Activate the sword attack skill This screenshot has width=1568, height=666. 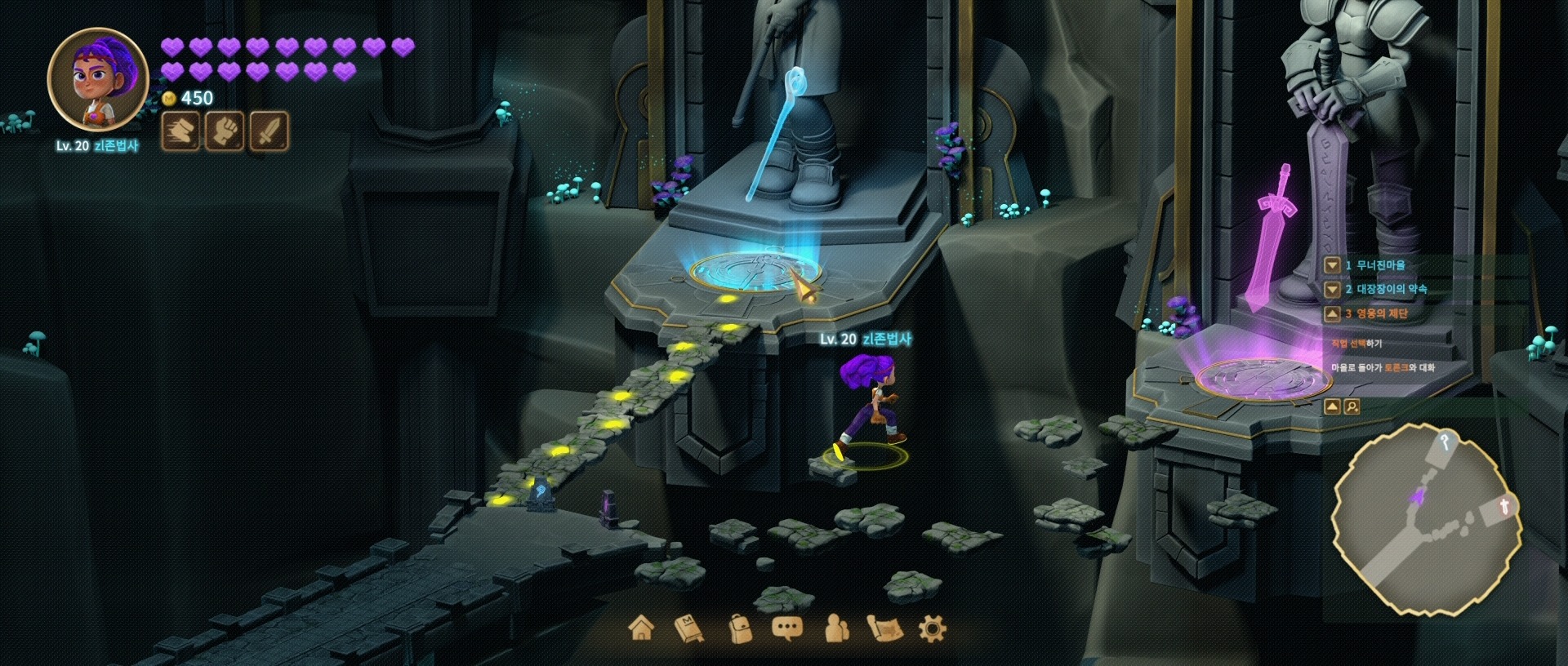point(269,131)
